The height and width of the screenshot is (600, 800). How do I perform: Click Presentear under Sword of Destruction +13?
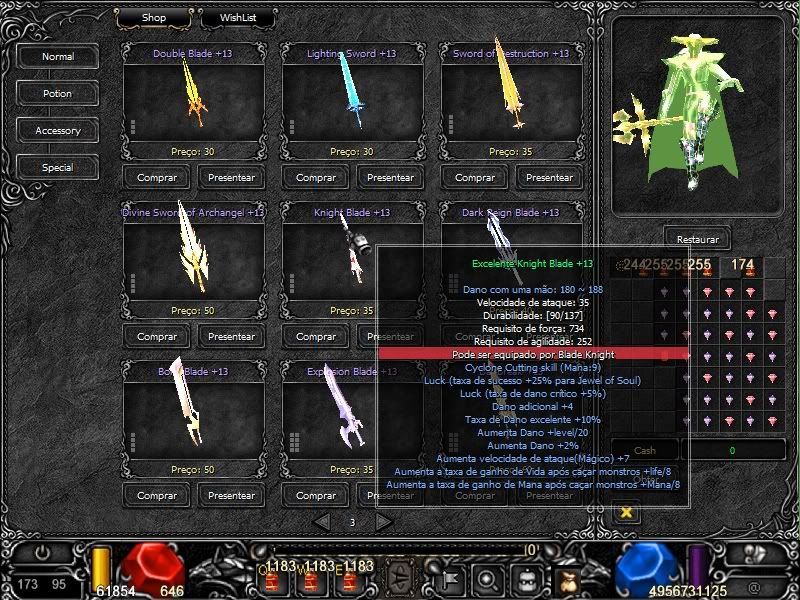pos(549,178)
